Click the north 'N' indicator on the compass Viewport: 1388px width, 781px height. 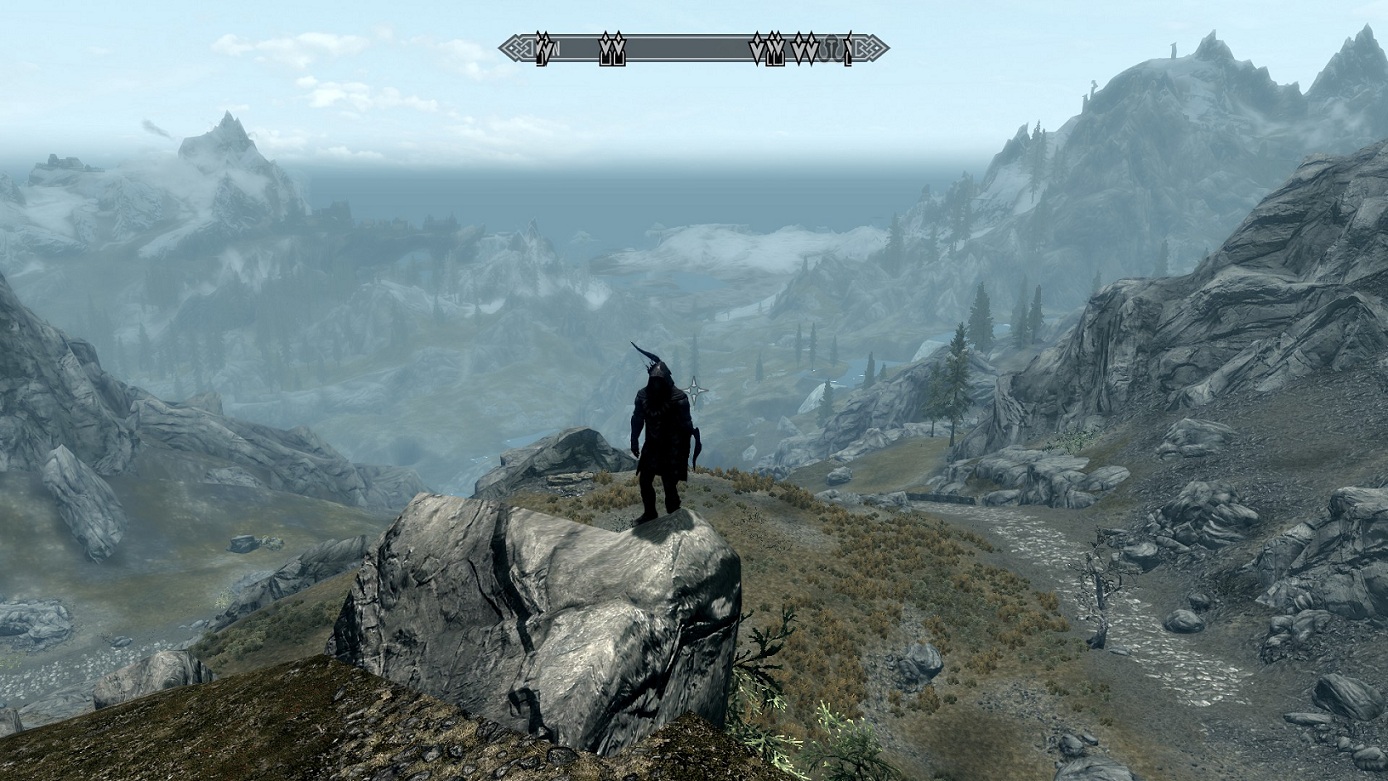point(555,48)
